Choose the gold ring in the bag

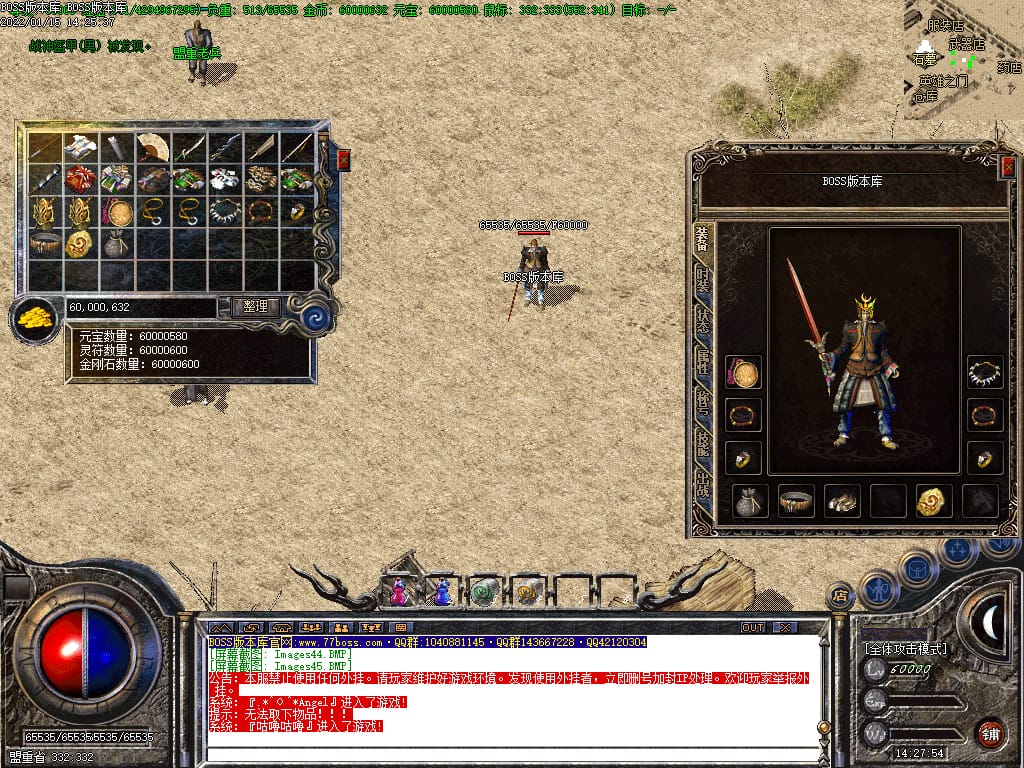point(297,212)
